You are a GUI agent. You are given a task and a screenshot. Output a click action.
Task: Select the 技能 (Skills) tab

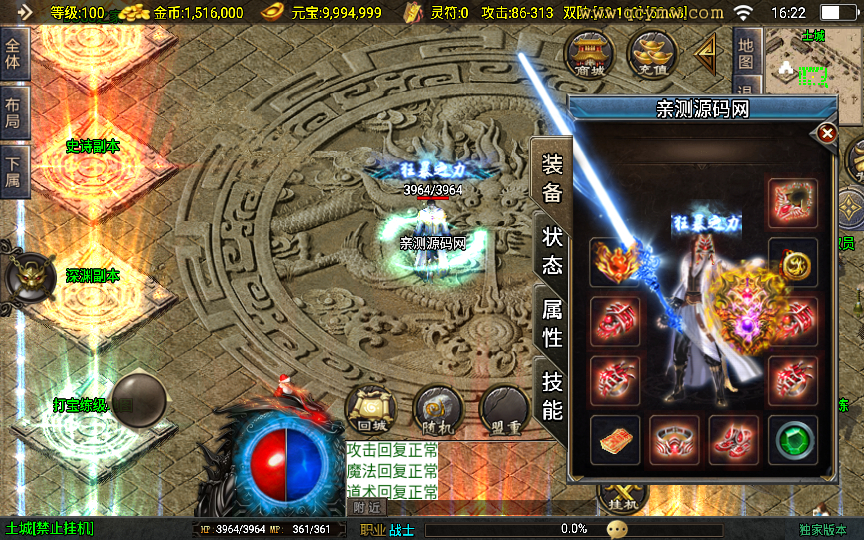pyautogui.click(x=552, y=395)
